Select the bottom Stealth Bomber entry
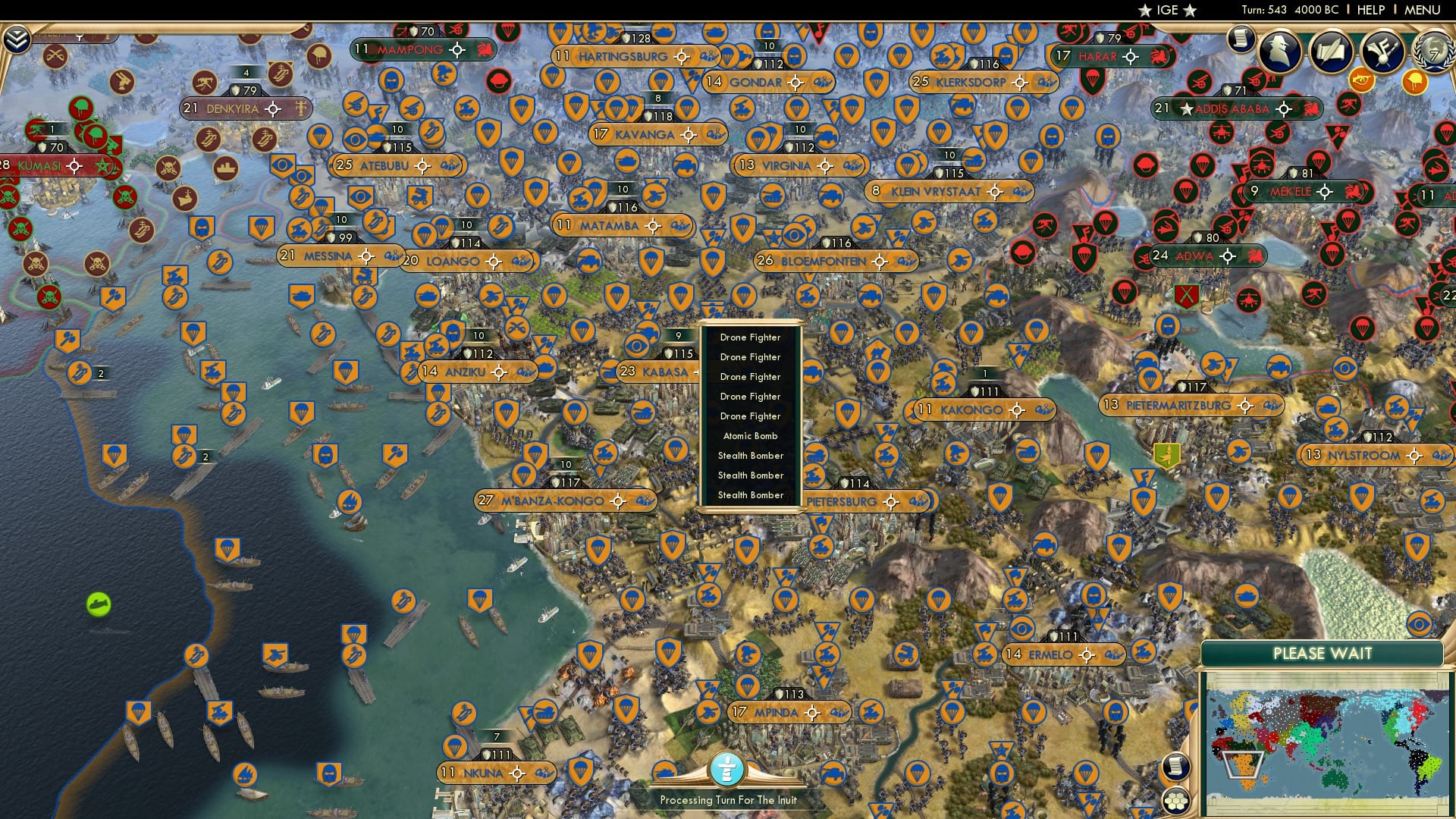1456x819 pixels. 750,494
